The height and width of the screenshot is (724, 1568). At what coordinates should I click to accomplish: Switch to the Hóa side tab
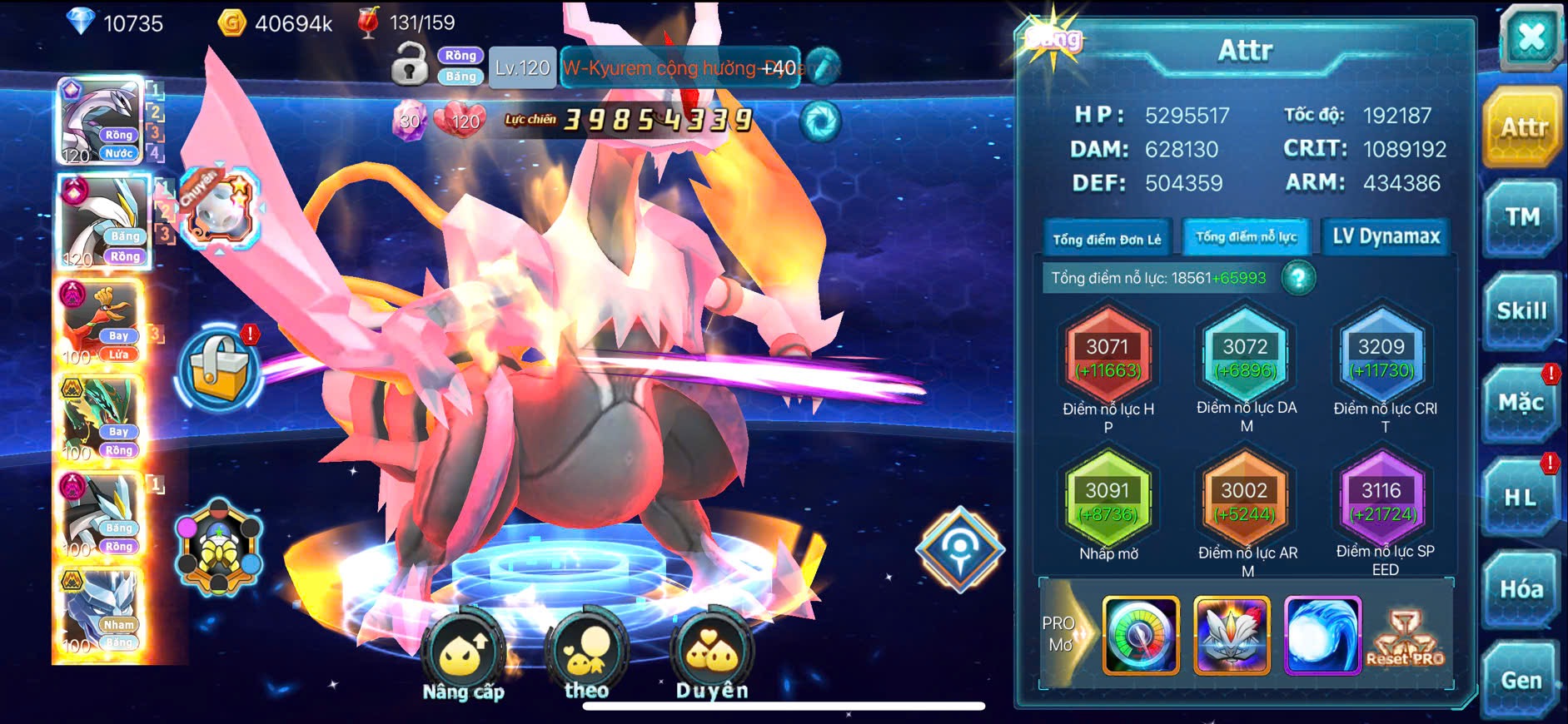(1521, 589)
